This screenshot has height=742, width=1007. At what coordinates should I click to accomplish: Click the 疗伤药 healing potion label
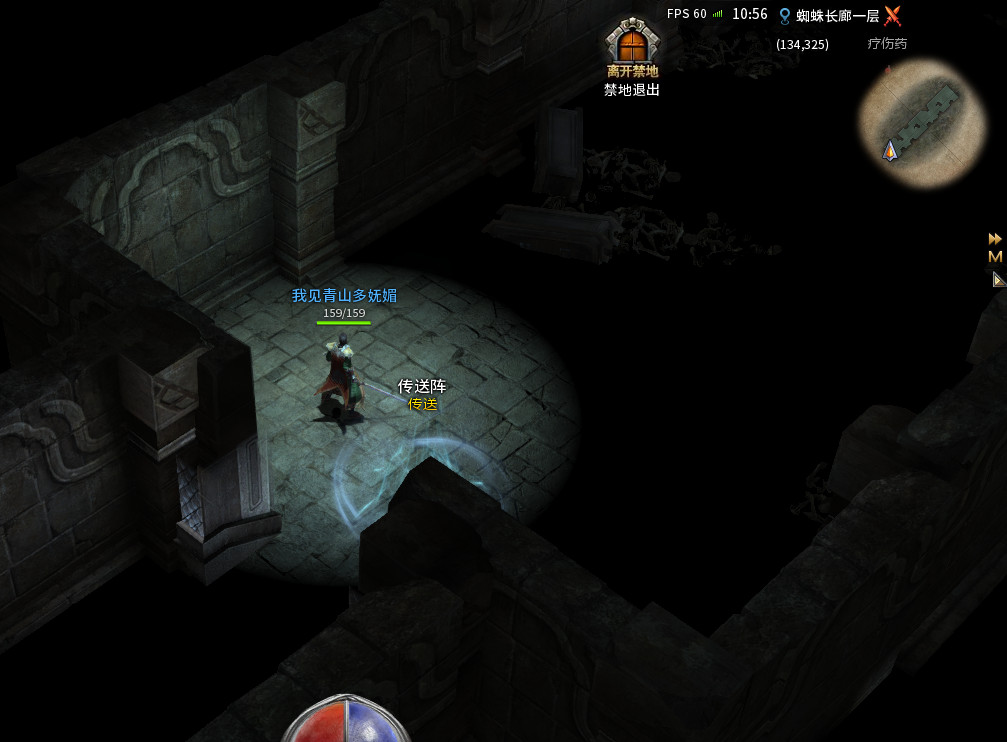pos(887,44)
